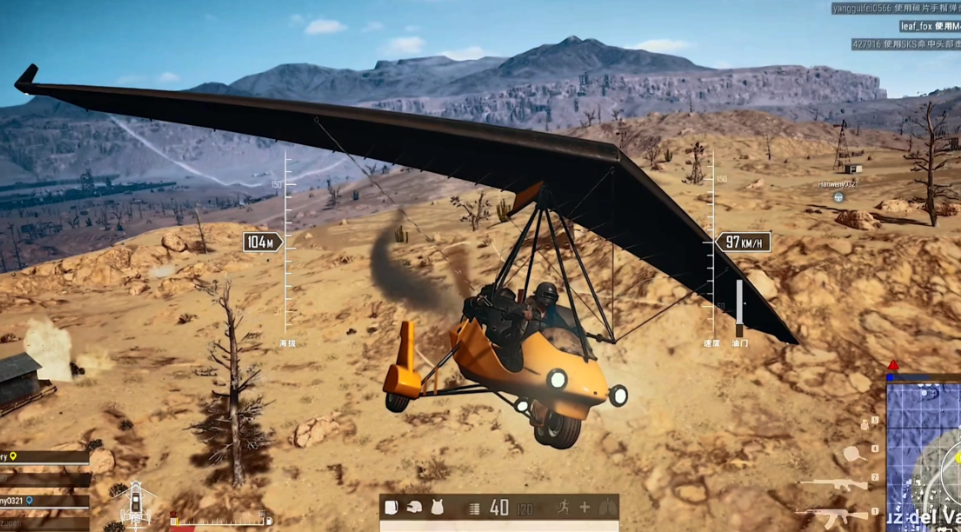Click the vest armor icon
The width and height of the screenshot is (961, 532).
437,507
